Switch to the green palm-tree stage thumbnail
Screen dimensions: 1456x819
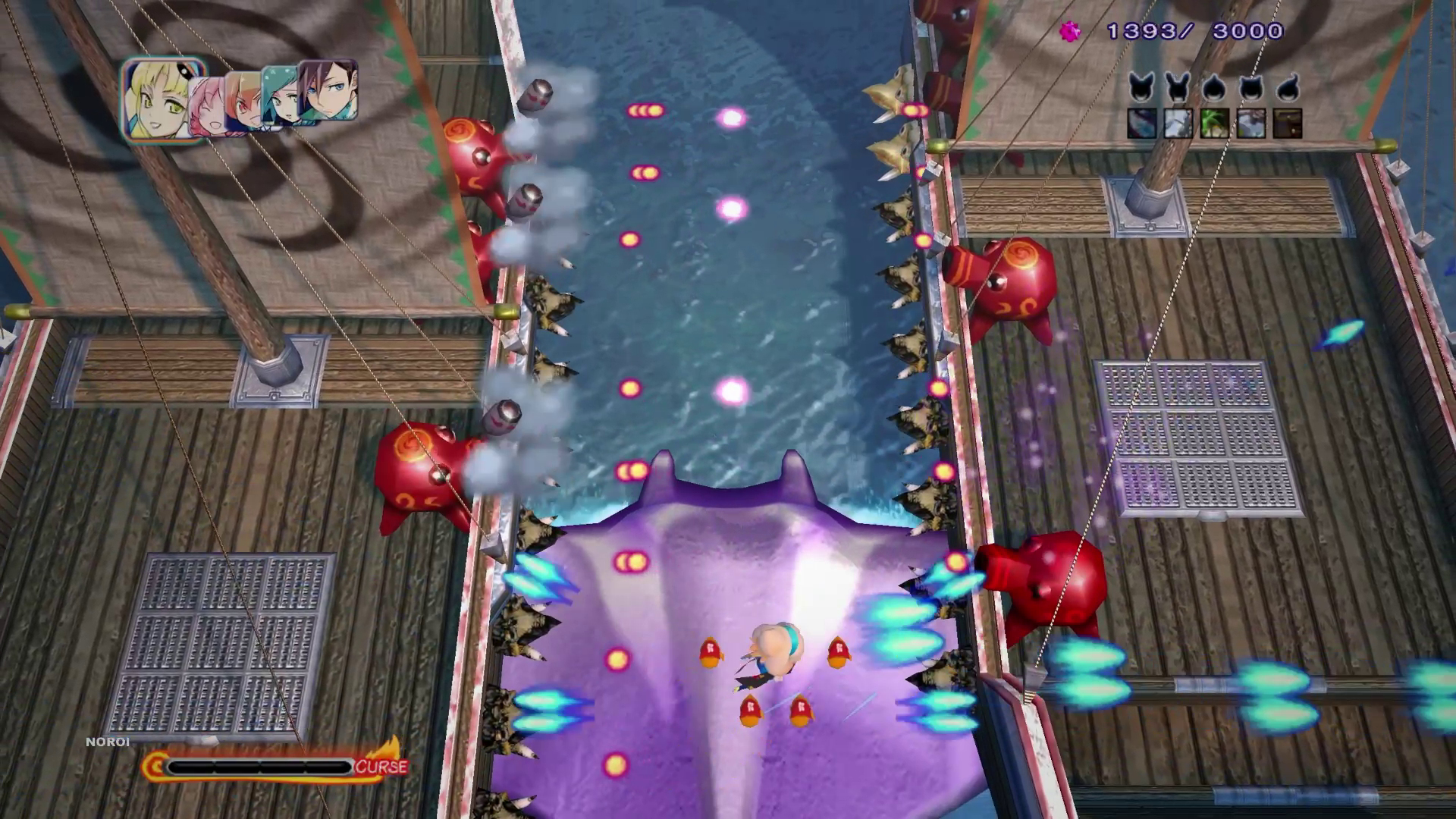[x=1214, y=123]
